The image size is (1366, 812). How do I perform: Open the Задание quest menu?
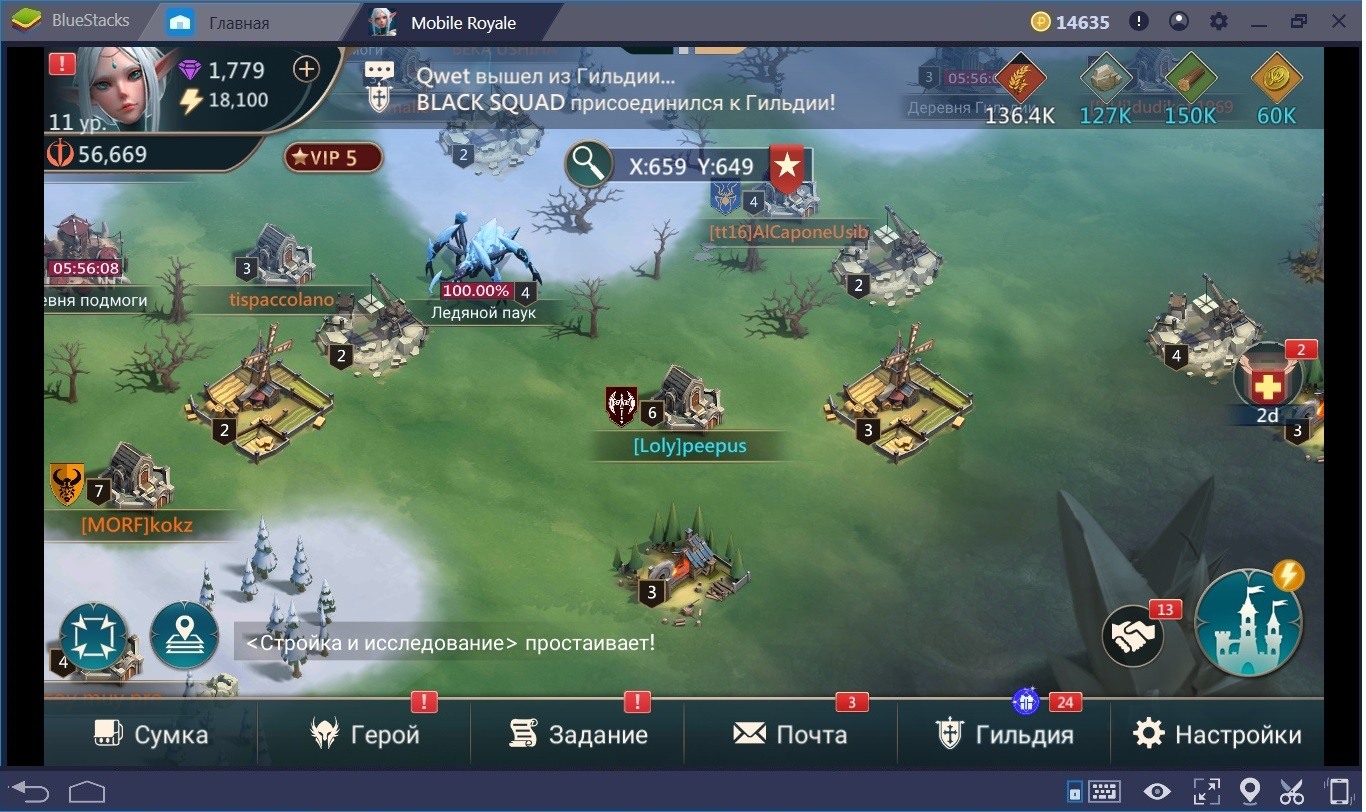(x=577, y=735)
